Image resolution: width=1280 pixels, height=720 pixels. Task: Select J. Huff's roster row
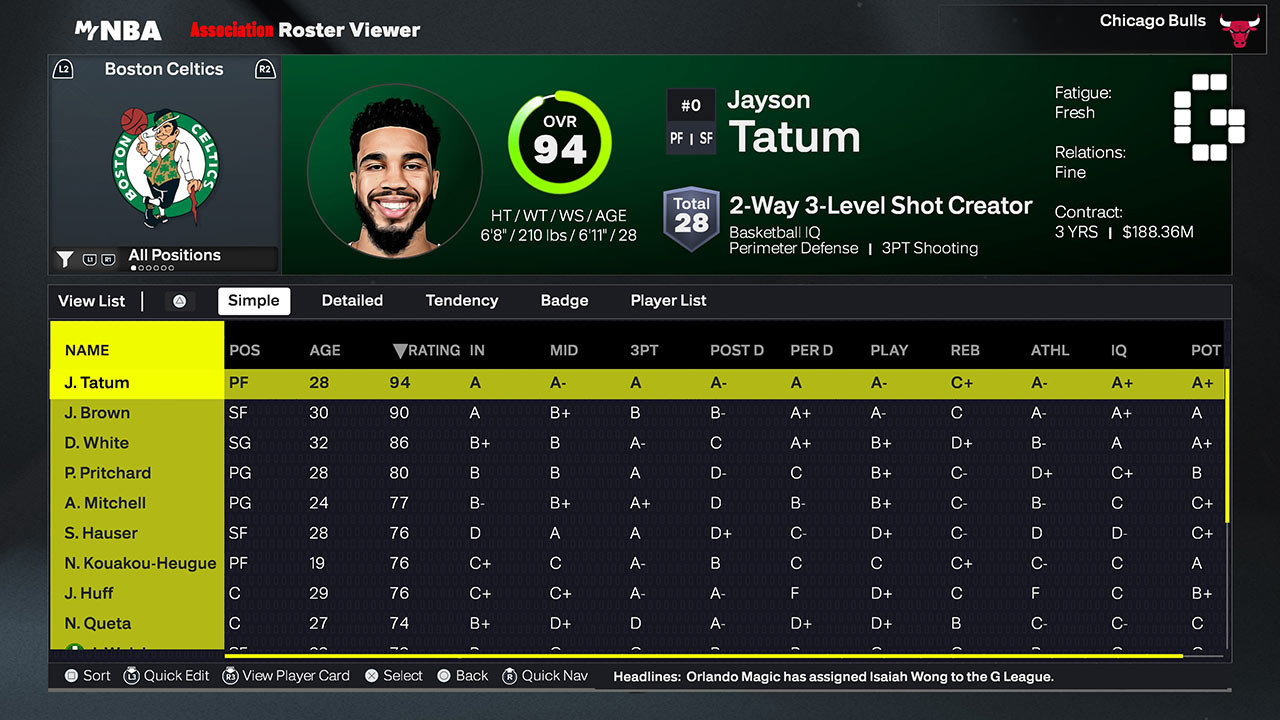pos(89,593)
